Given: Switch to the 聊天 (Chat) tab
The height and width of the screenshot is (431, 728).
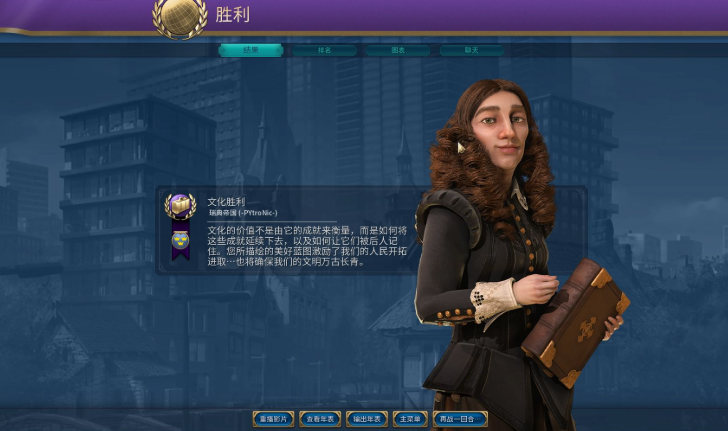Looking at the screenshot, I should 470,50.
